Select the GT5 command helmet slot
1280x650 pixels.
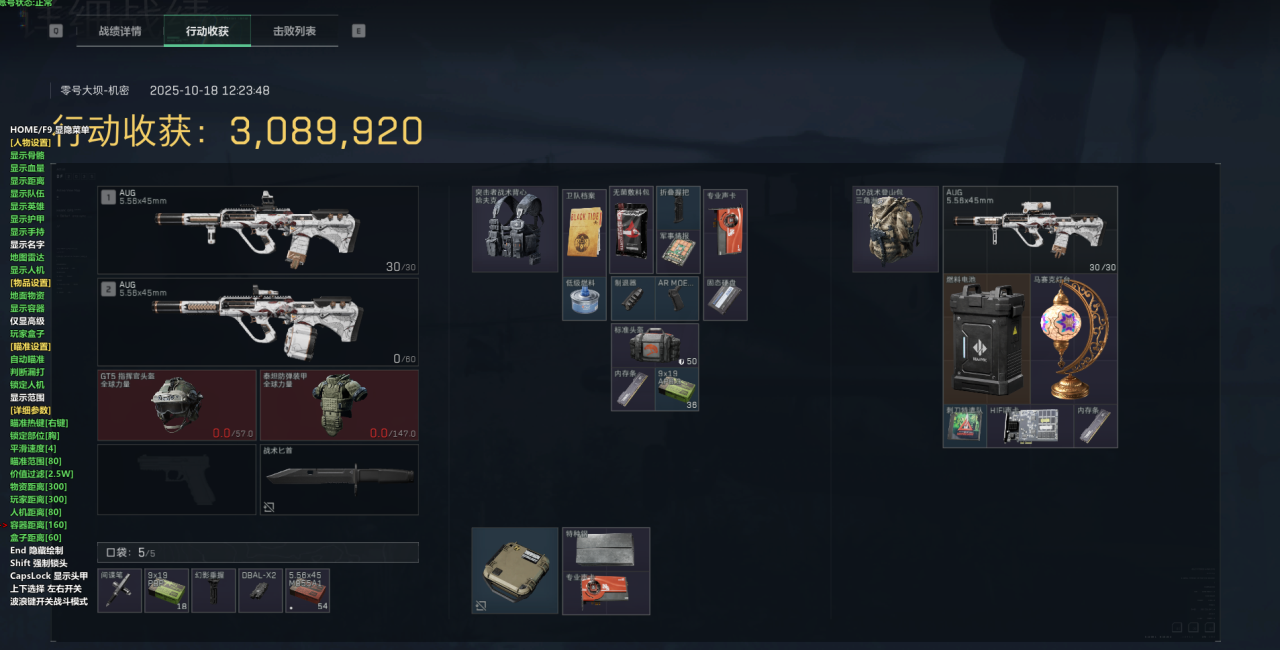pyautogui.click(x=177, y=405)
